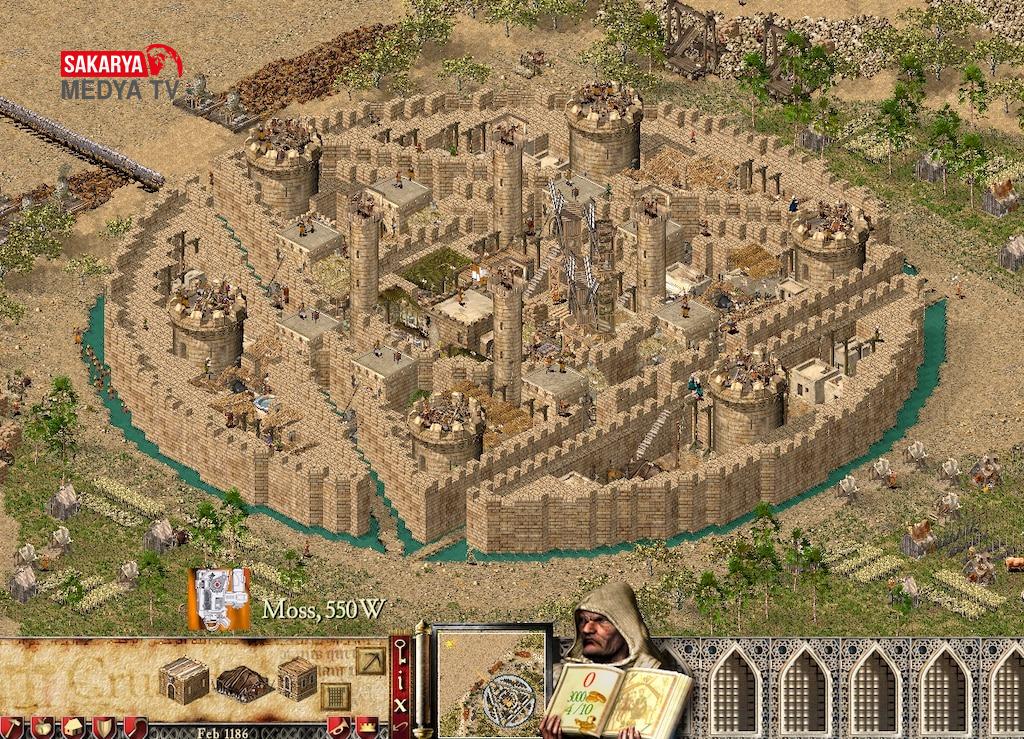This screenshot has height=739, width=1024.
Task: Open the gatehouse portcullis submenu
Action: (x=335, y=695)
